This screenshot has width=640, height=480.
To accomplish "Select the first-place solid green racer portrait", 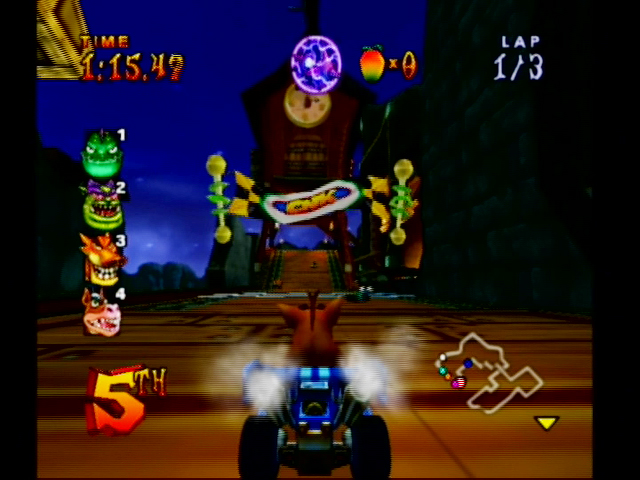I will (x=101, y=152).
